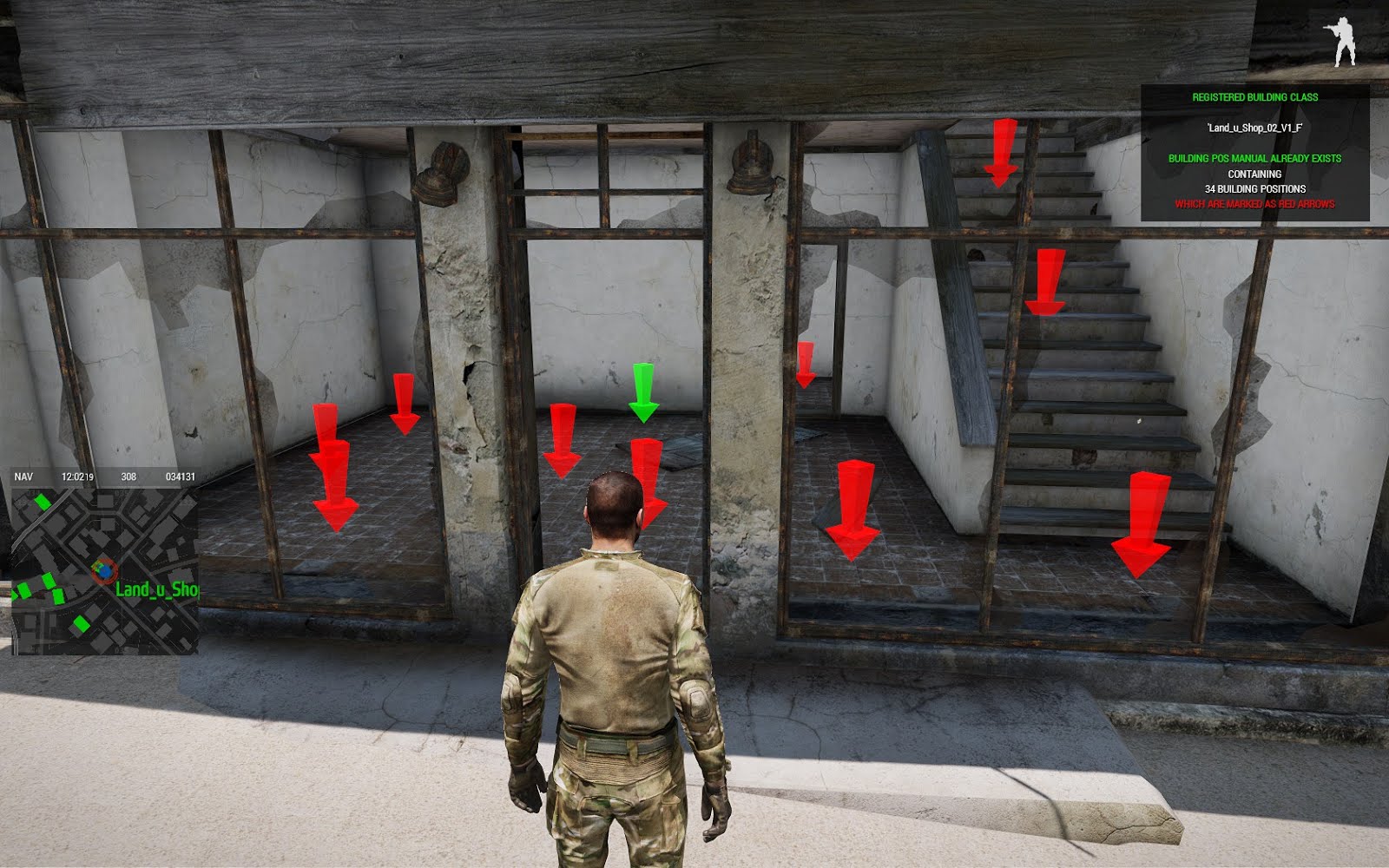Toggle the NAV display in the status bar
This screenshot has height=868, width=1389.
23,475
